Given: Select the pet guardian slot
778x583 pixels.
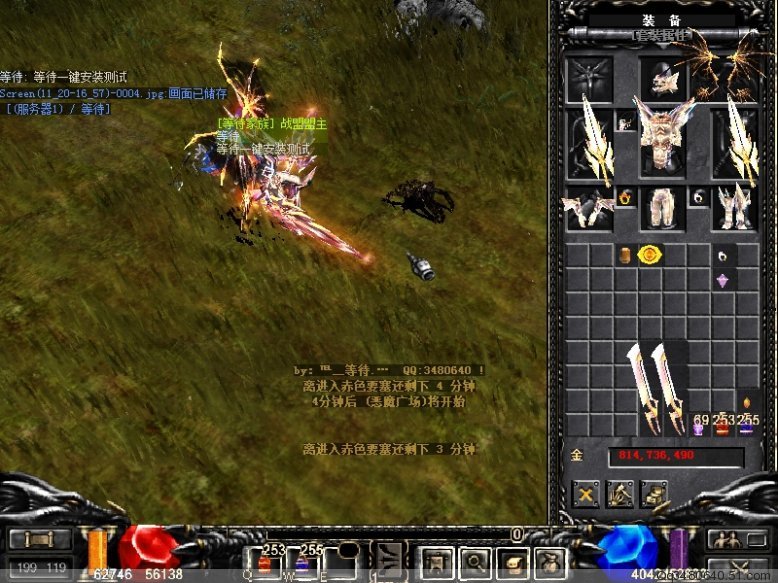Looking at the screenshot, I should point(590,79).
